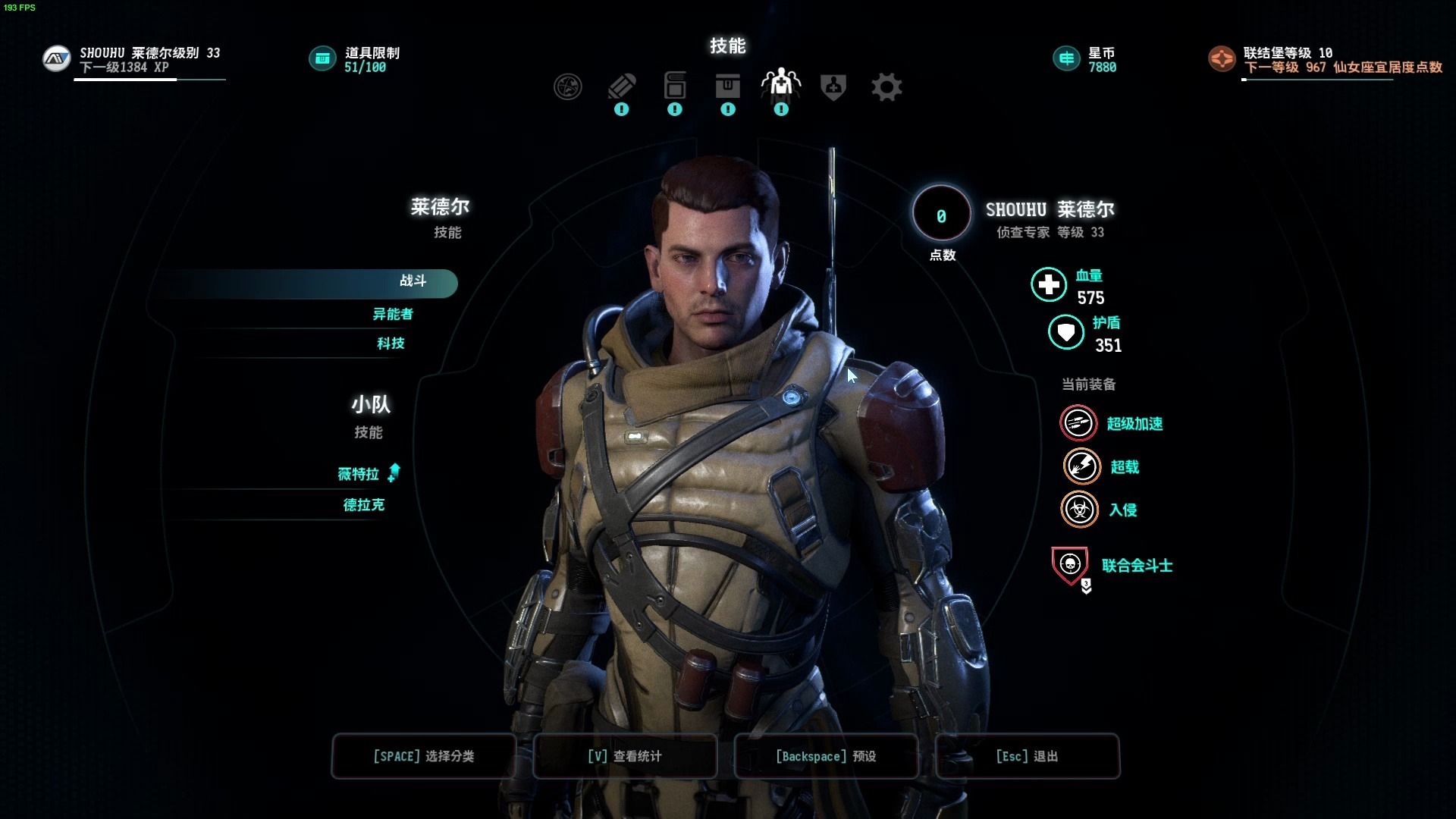This screenshot has width=1456, height=819.
Task: Open the gear-shaped settings tab
Action: click(886, 87)
